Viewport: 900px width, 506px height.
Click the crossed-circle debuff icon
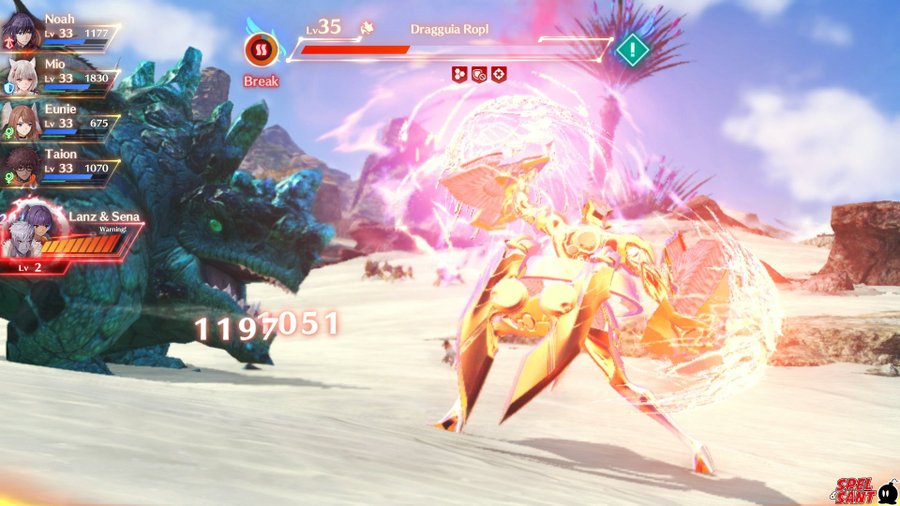point(498,74)
